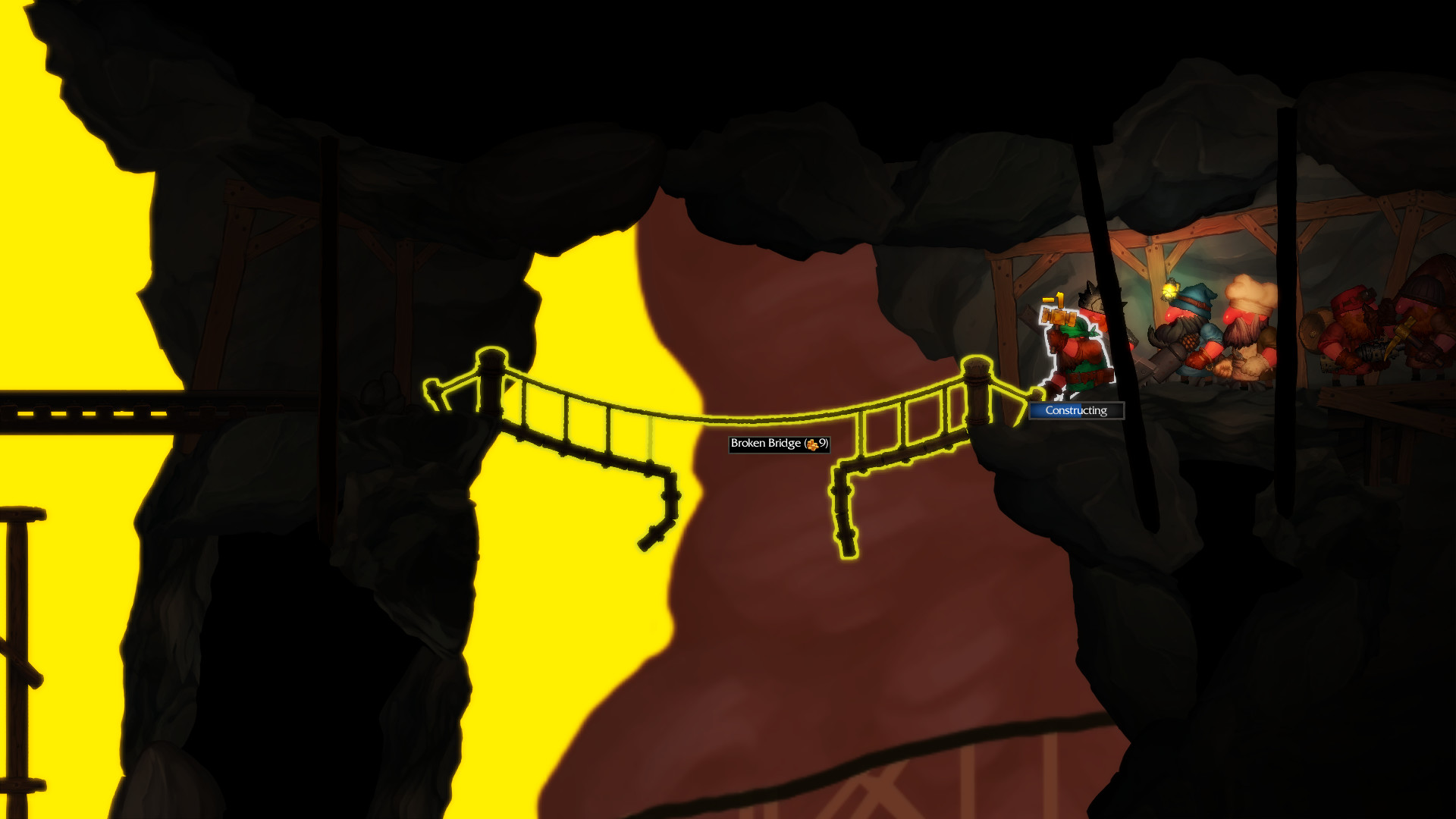This screenshot has height=819, width=1456.
Task: Click the blue Constructing progress bar
Action: pyautogui.click(x=1053, y=410)
